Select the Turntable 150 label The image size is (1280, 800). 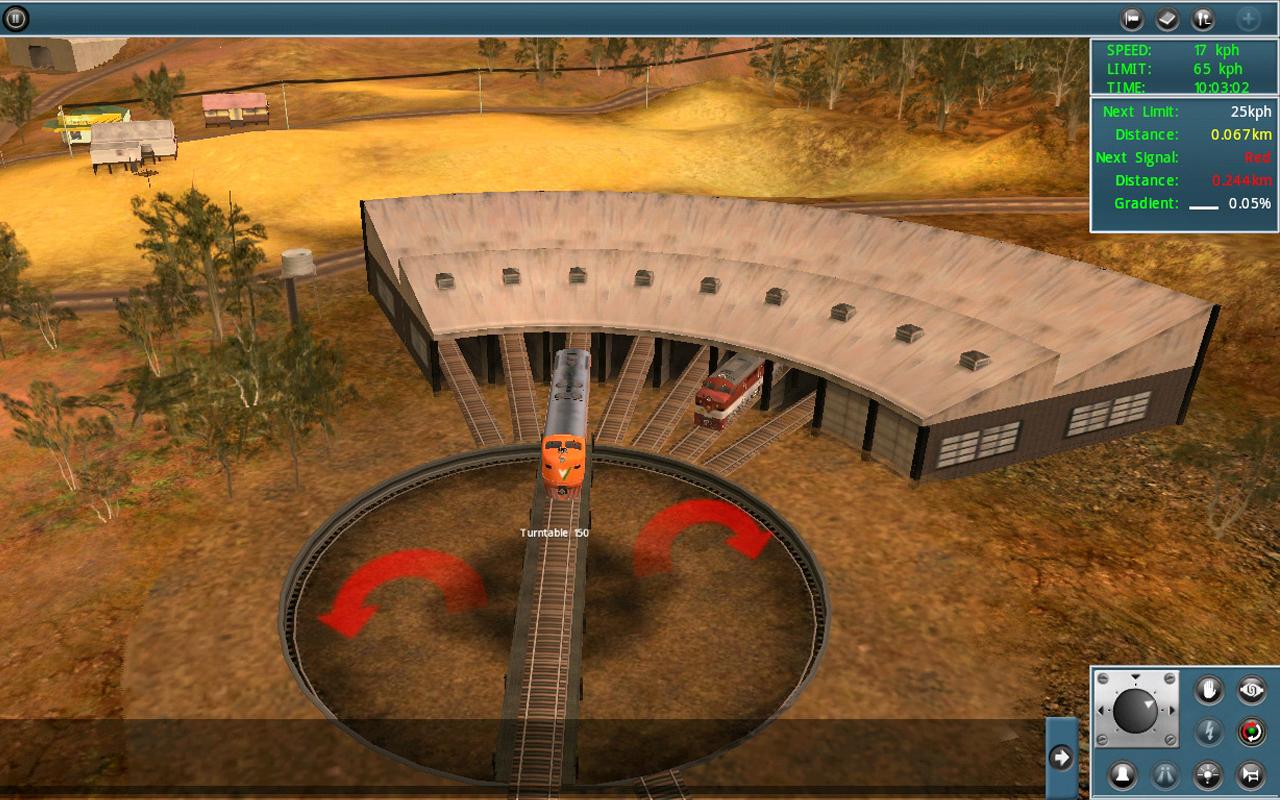(553, 533)
